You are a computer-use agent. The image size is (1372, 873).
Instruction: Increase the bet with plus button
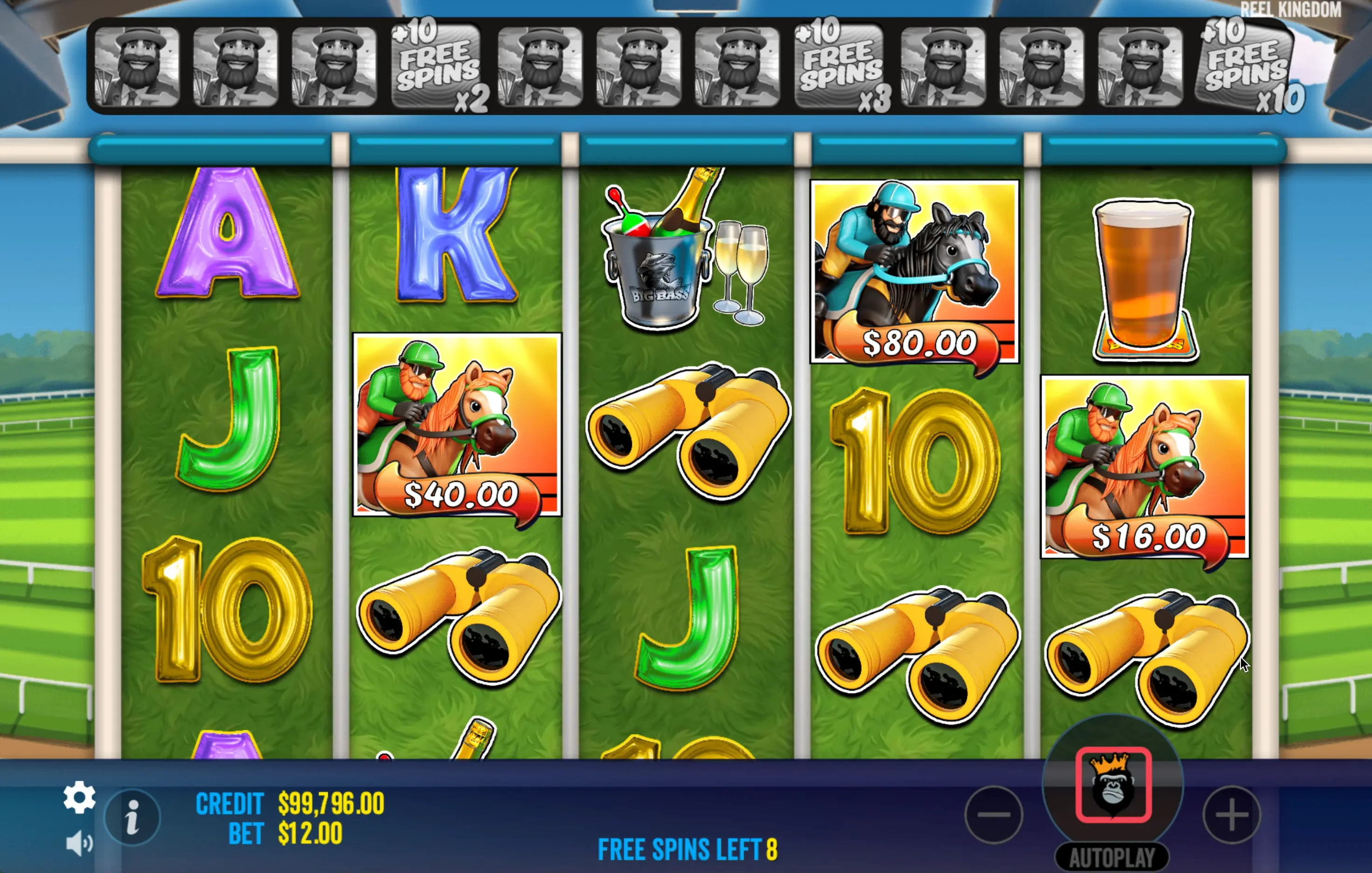[x=1232, y=814]
